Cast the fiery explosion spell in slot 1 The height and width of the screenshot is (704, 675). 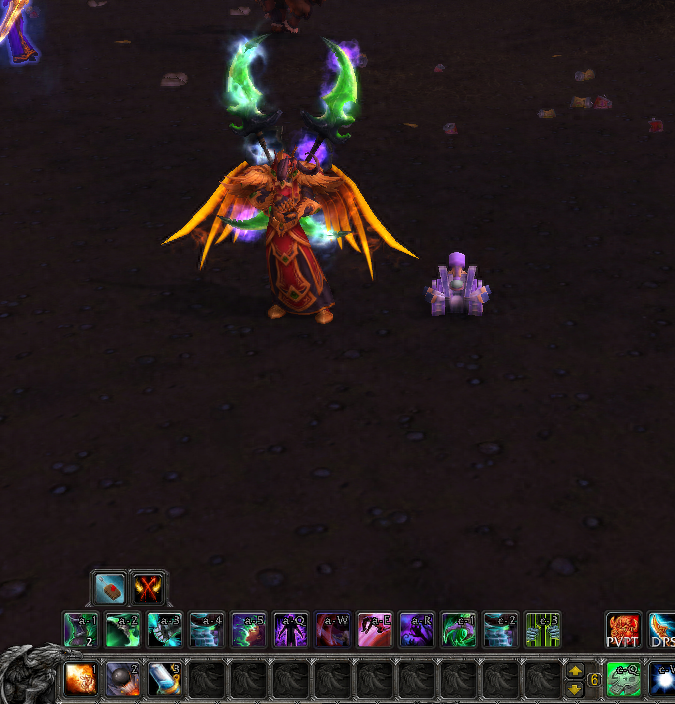[x=81, y=679]
